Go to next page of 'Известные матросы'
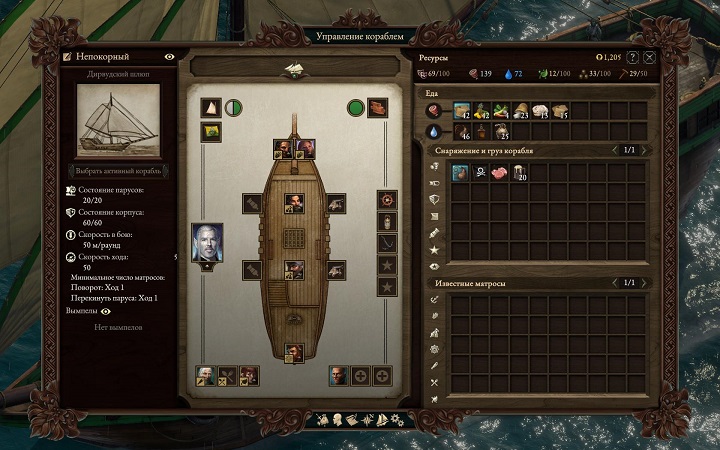 pos(644,283)
